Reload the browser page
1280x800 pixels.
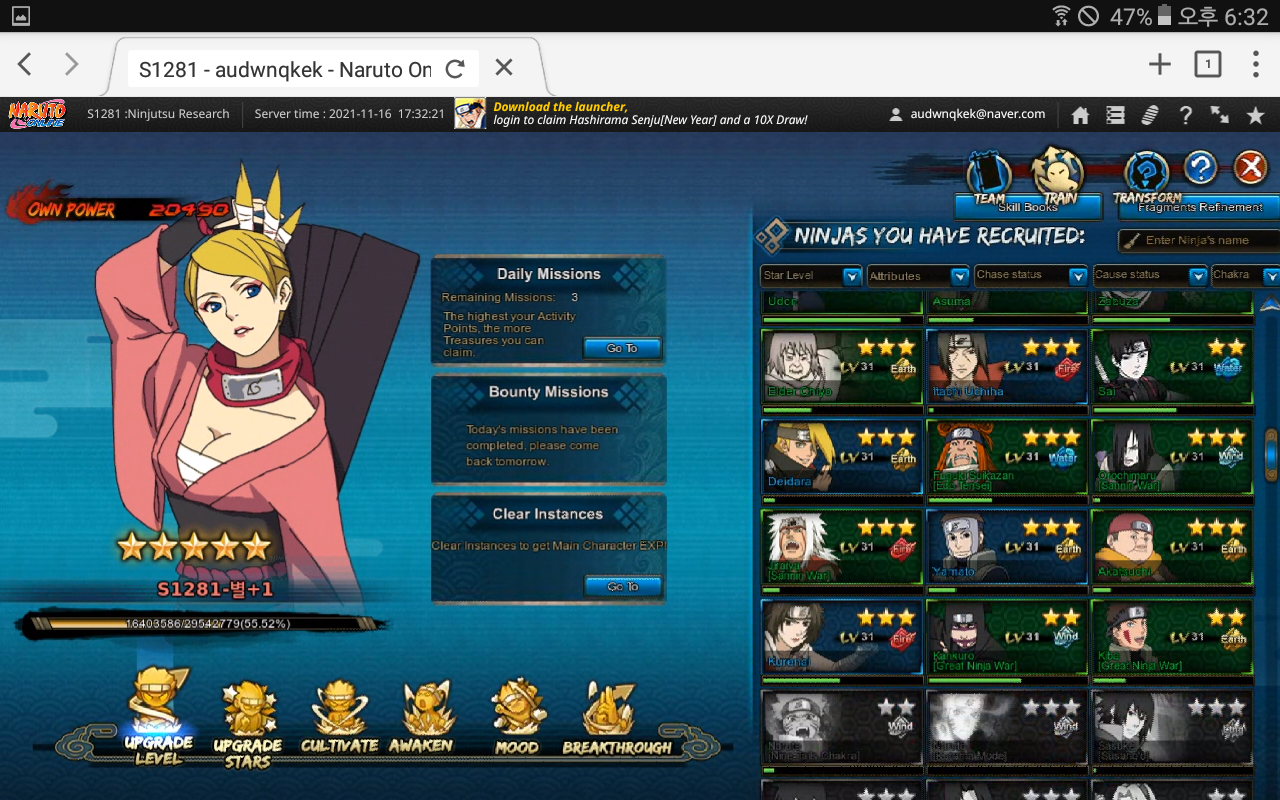coord(455,68)
